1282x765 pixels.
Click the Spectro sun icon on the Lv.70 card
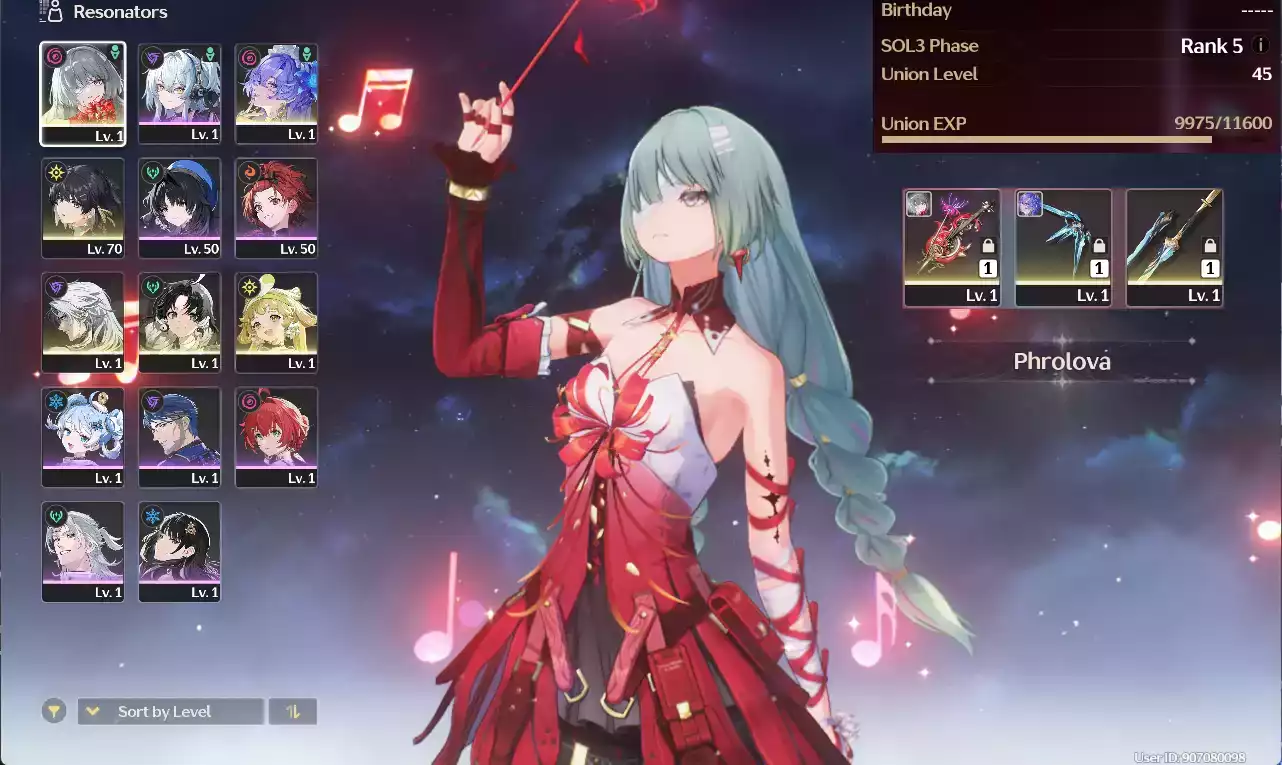tap(58, 173)
